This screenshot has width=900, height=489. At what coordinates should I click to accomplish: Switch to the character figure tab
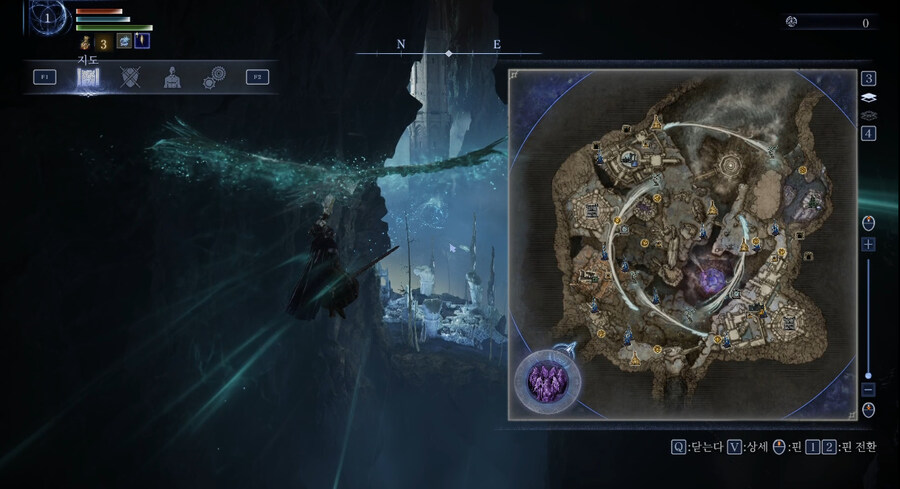tap(172, 77)
